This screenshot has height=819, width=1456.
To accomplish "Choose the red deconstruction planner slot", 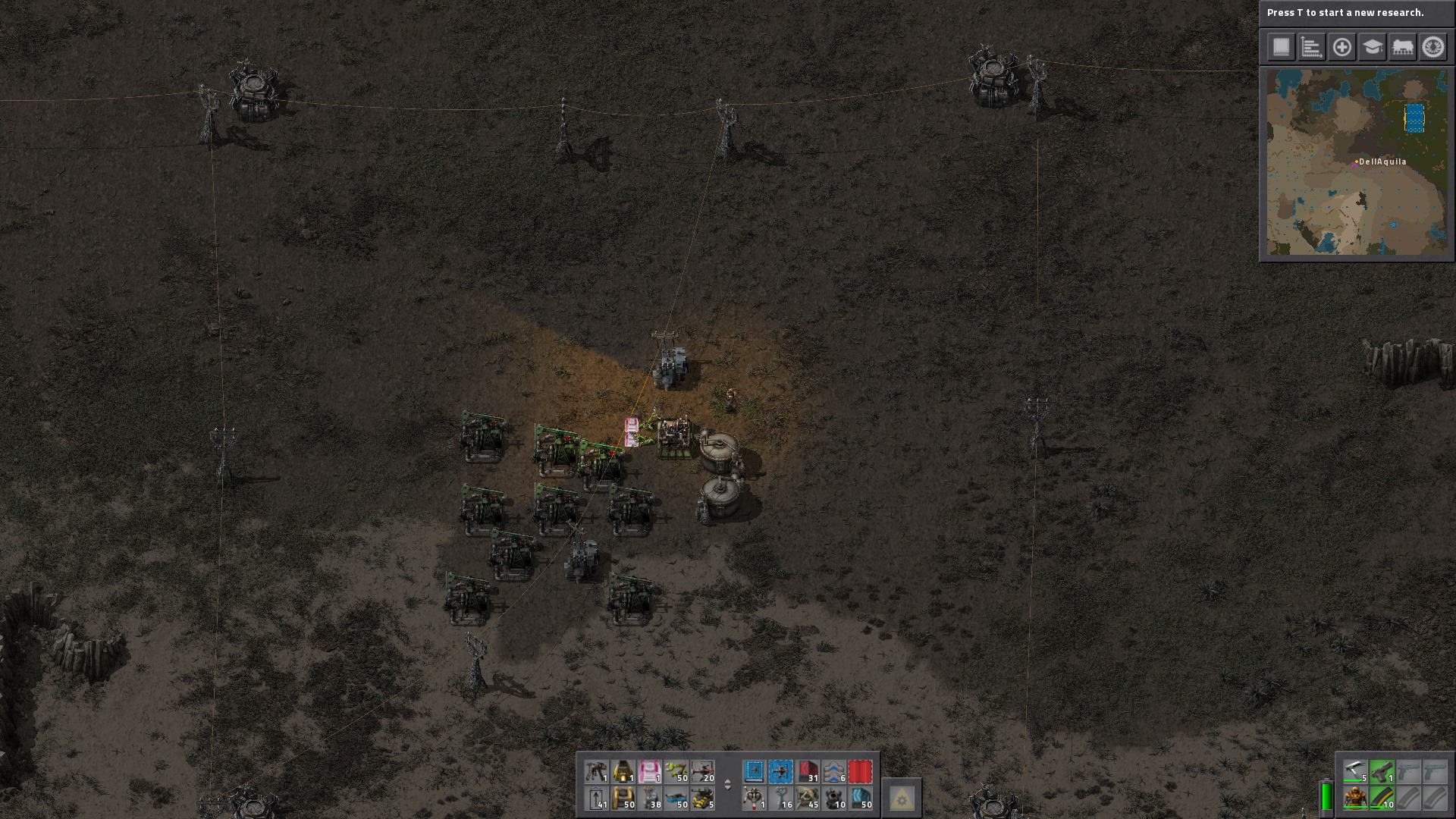I will [x=860, y=772].
